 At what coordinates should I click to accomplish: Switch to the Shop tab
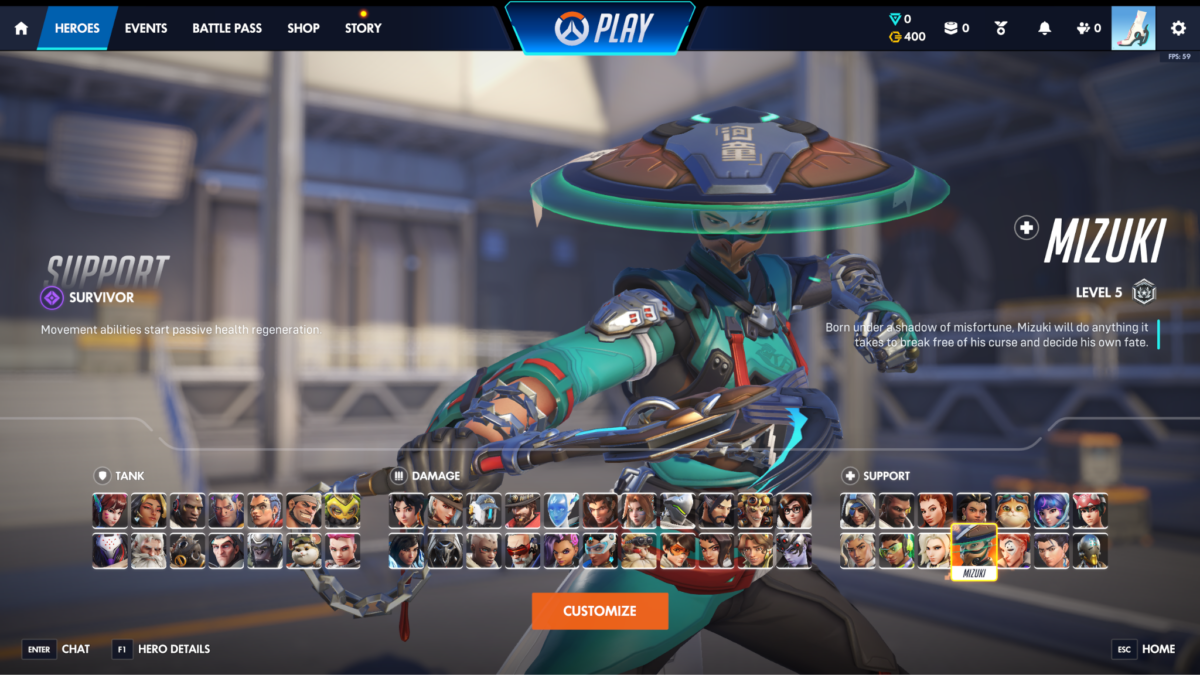coord(303,28)
